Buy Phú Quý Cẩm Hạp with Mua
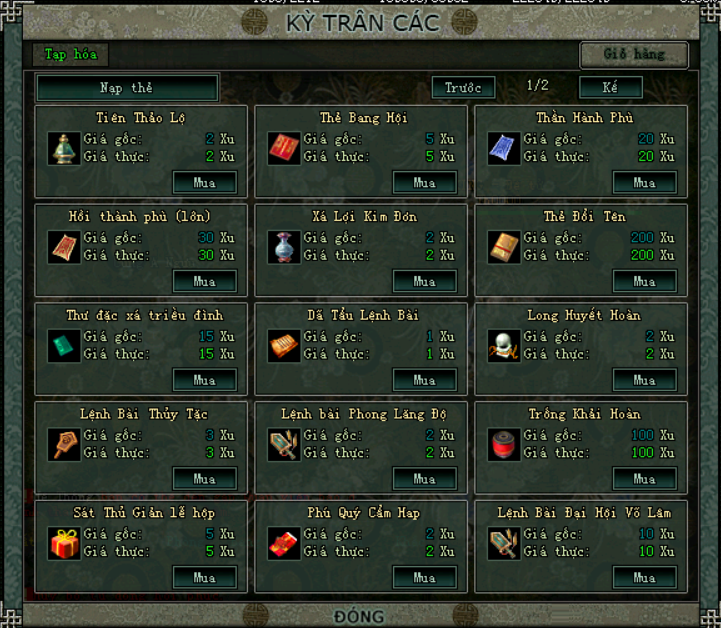721x628 pixels. (425, 578)
